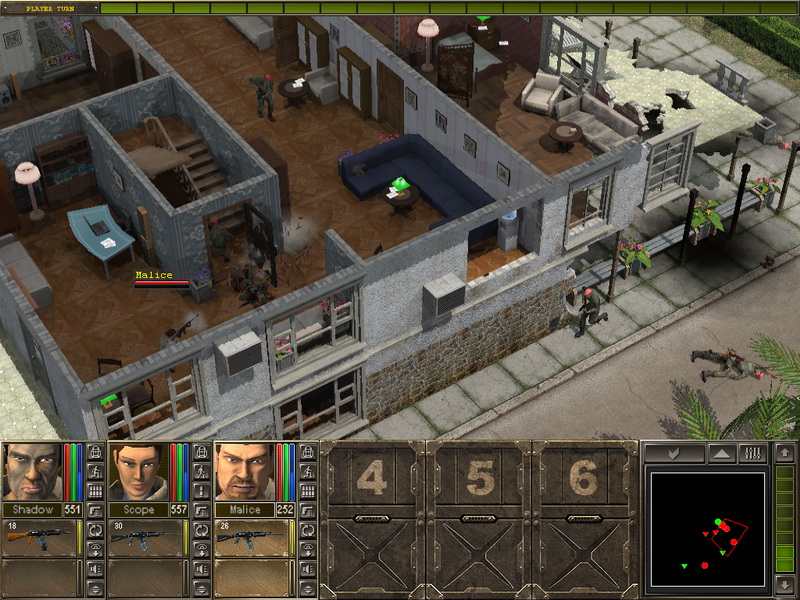Click Scope's assault rifle weapon slot

click(x=147, y=537)
